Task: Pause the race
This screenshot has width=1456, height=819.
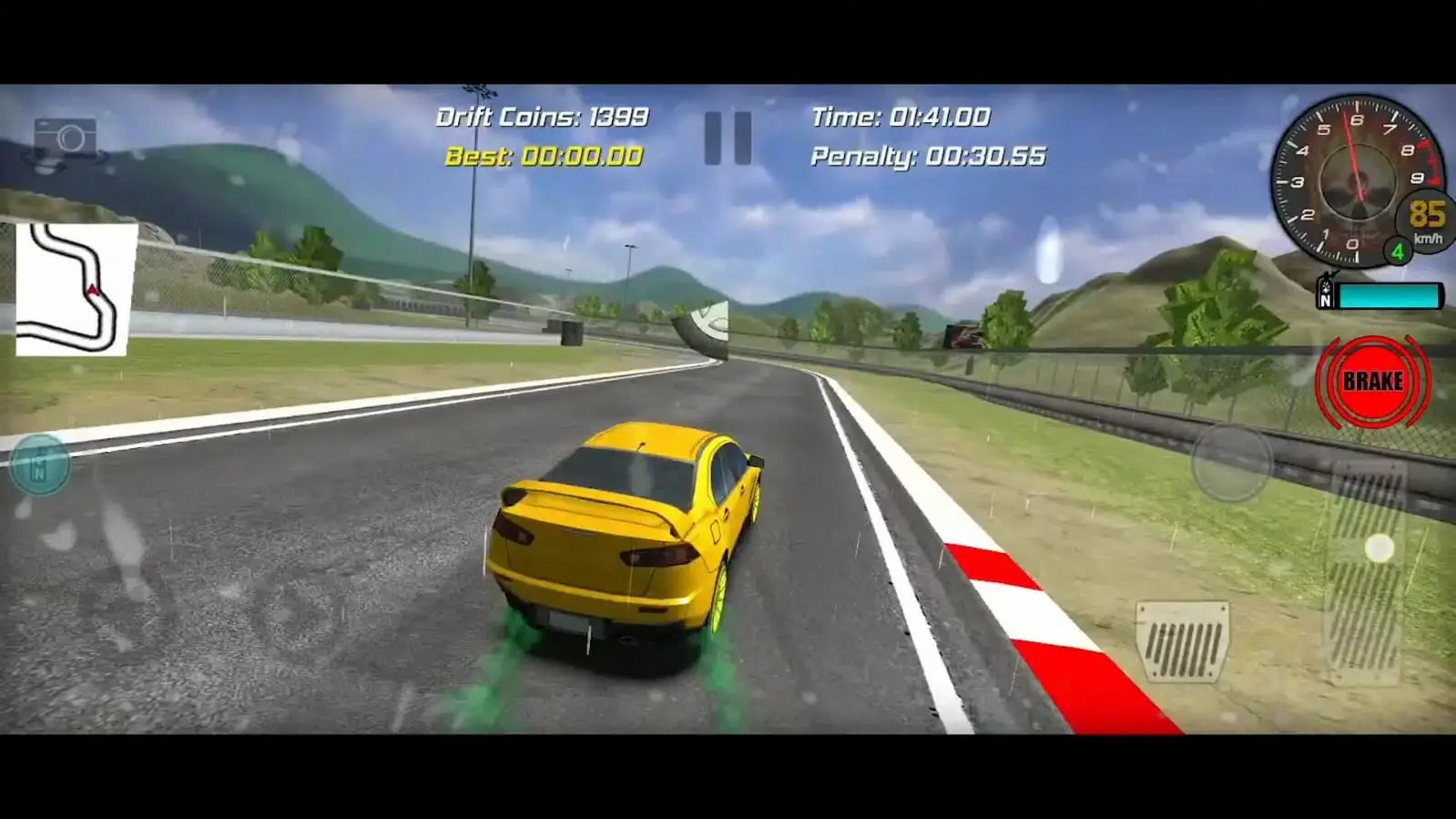Action: [x=728, y=138]
